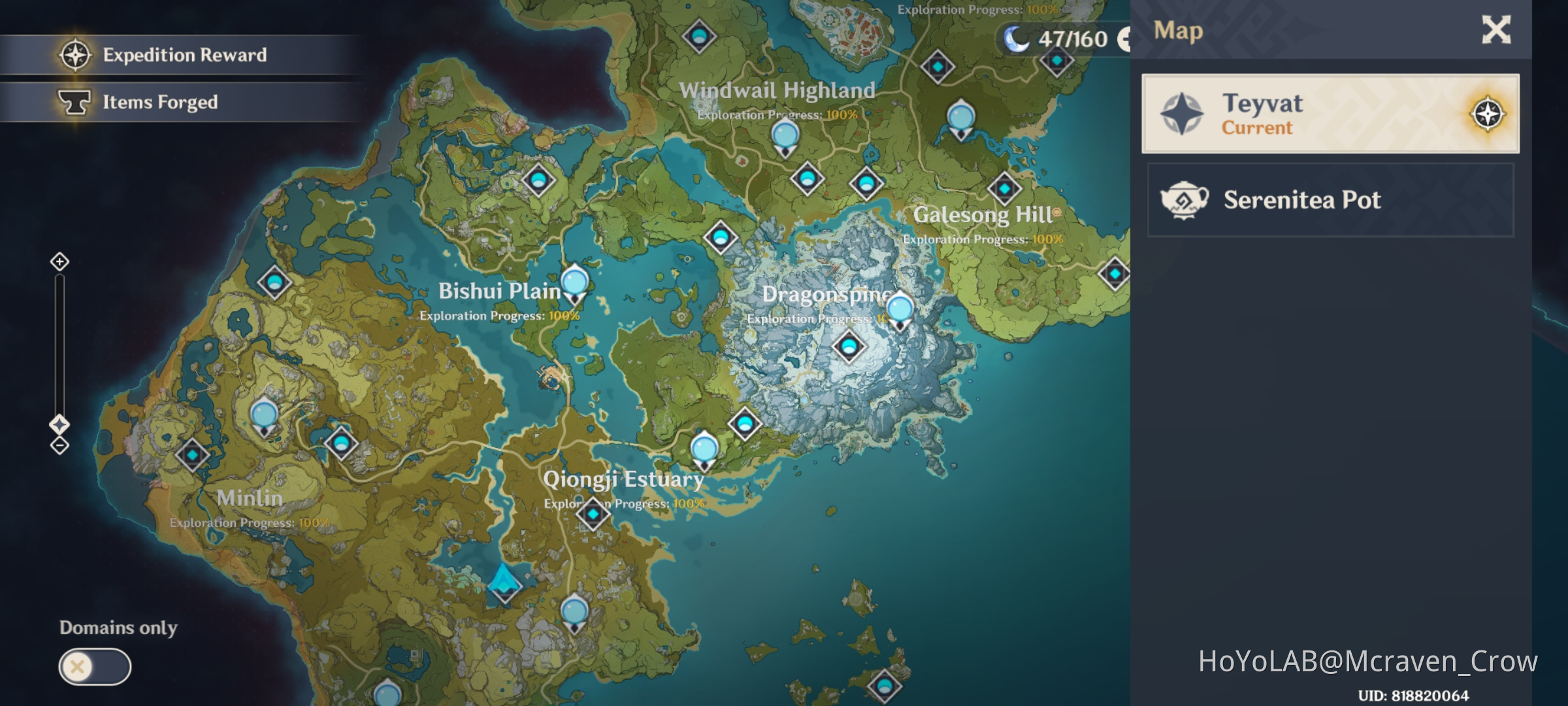
Task: Click the compass icon beside Expedition Reward
Action: point(75,55)
